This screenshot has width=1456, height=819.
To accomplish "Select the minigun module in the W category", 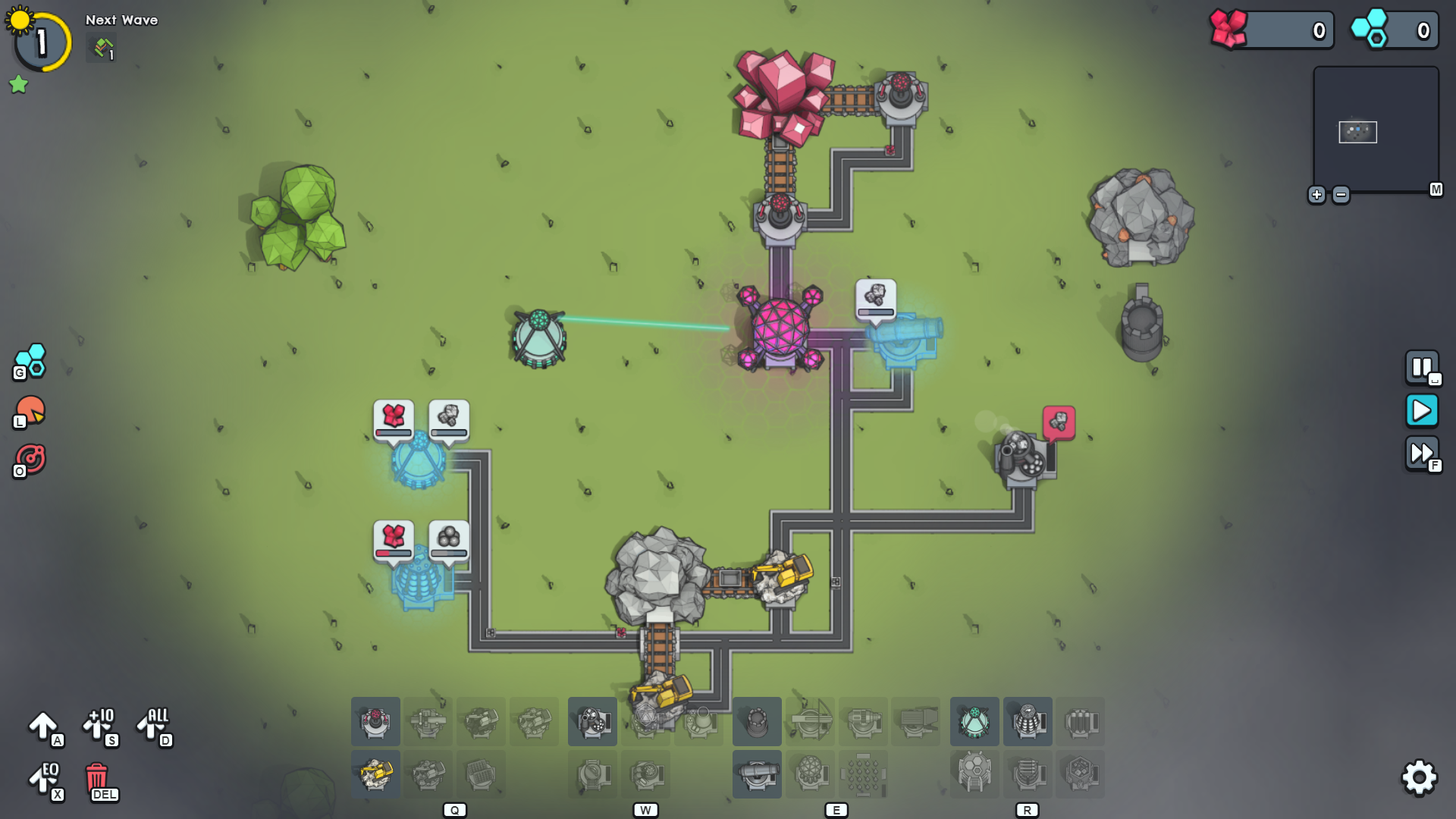I will [592, 721].
